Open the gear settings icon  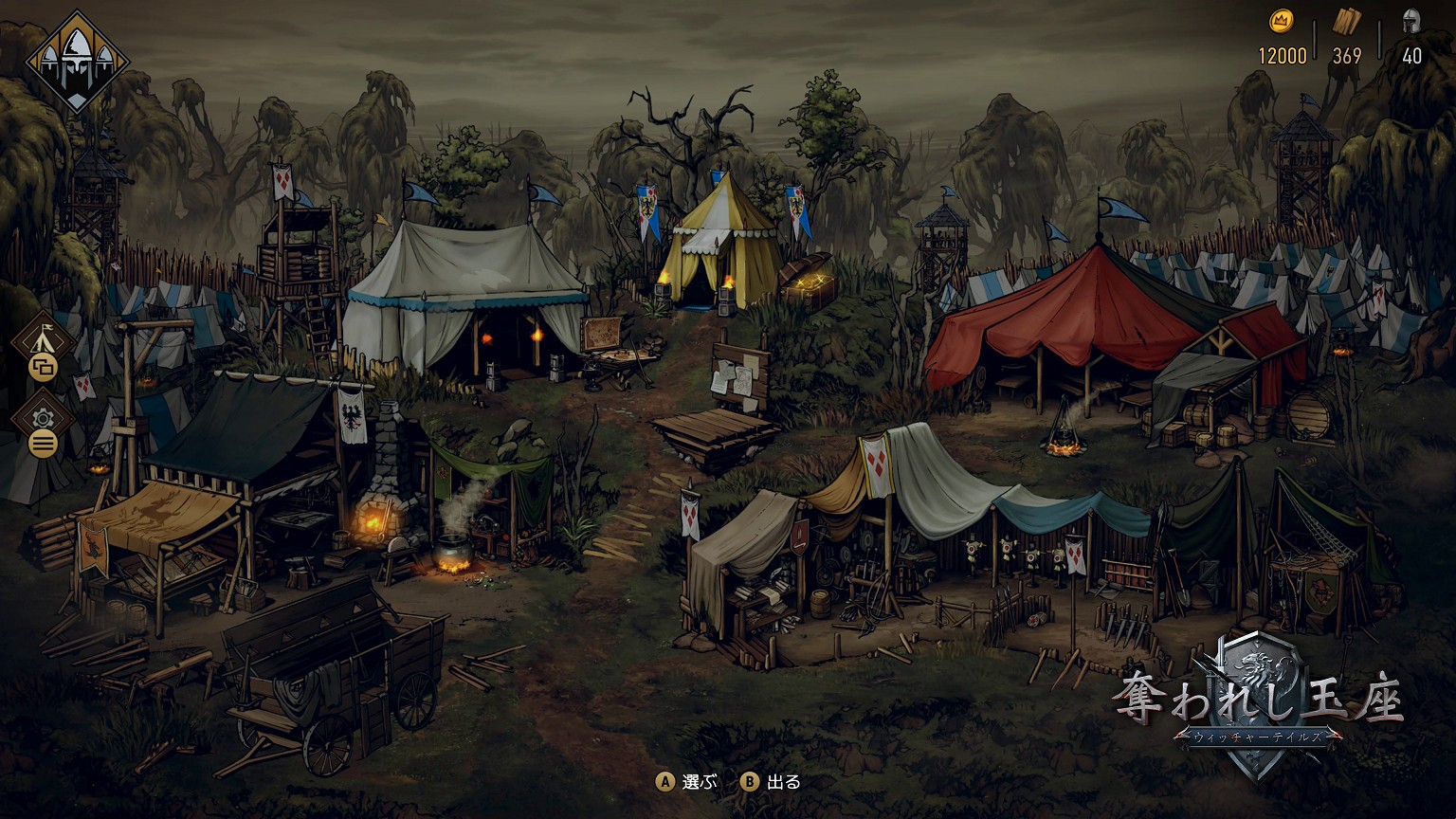pyautogui.click(x=43, y=417)
